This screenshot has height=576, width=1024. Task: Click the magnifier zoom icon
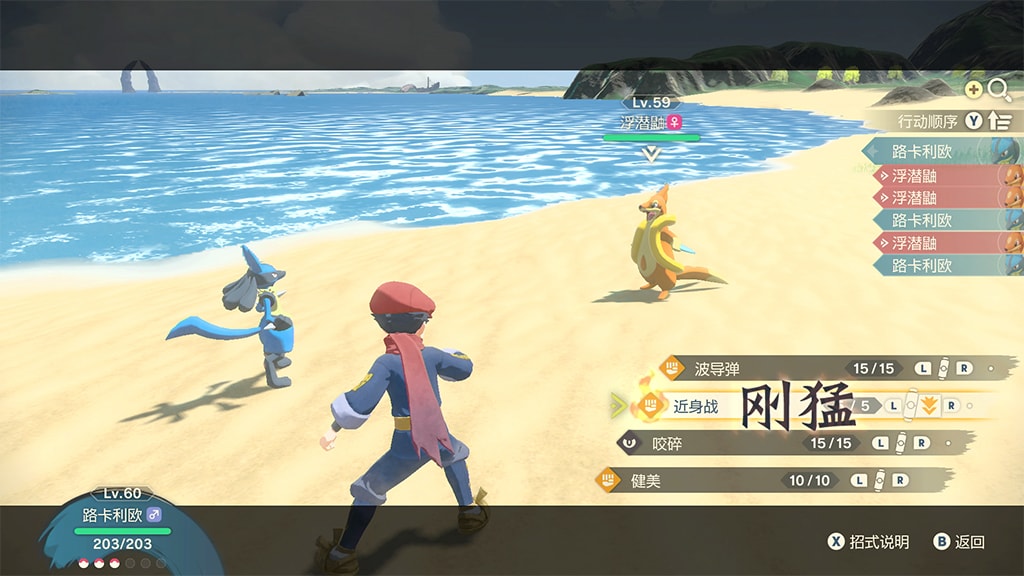999,90
